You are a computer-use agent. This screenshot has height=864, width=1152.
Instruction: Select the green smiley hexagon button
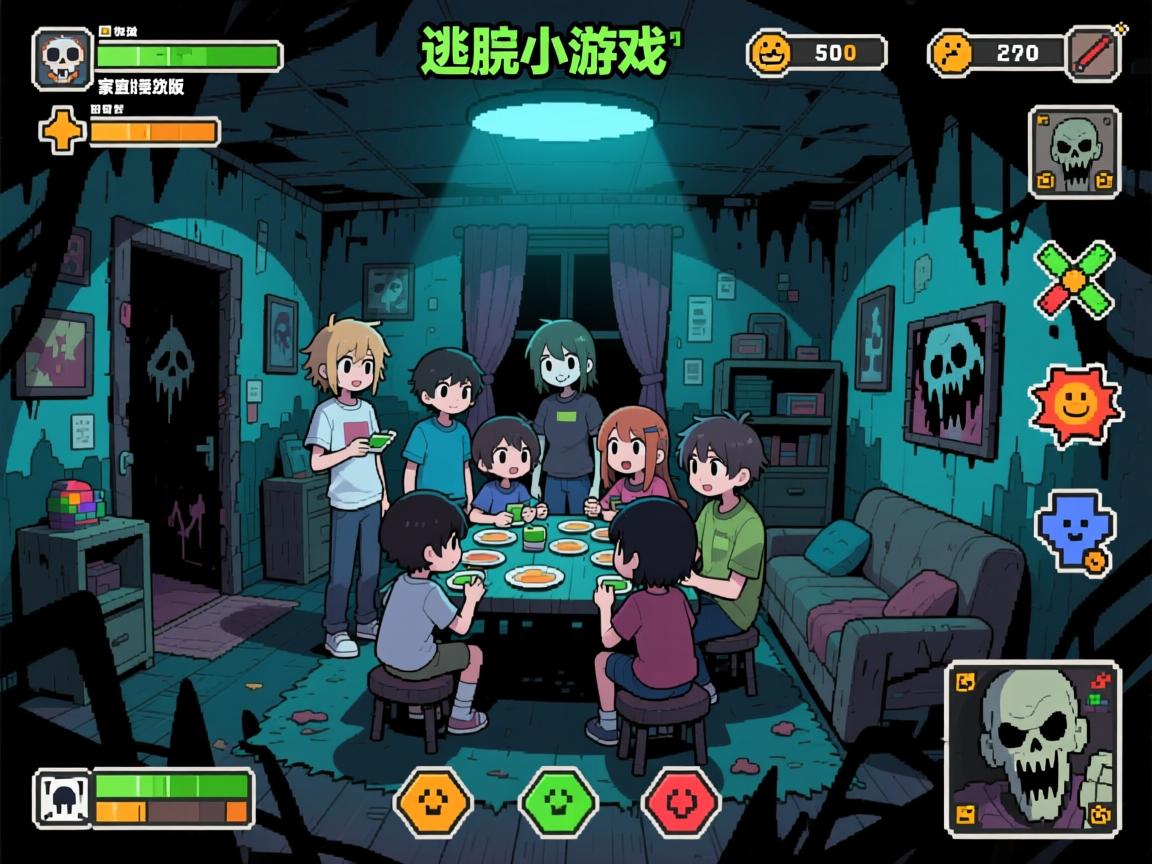coord(558,802)
